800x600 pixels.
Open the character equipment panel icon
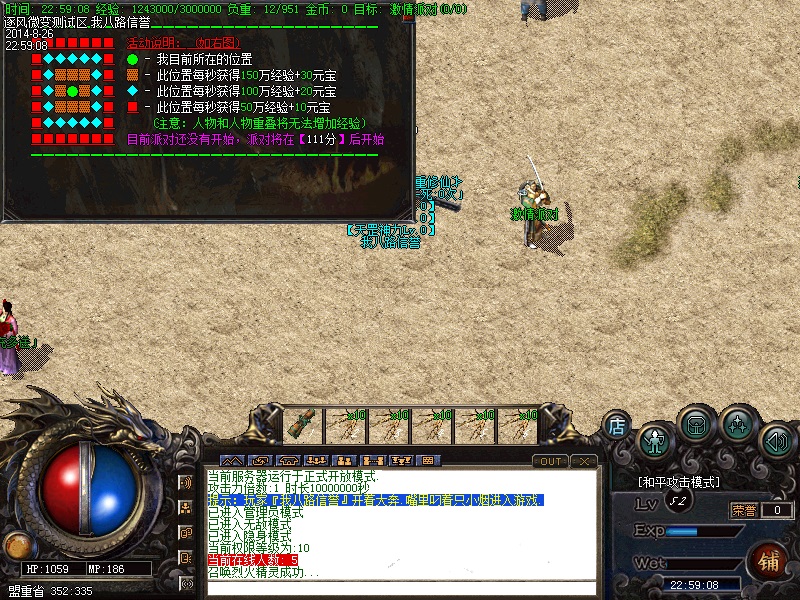point(655,439)
